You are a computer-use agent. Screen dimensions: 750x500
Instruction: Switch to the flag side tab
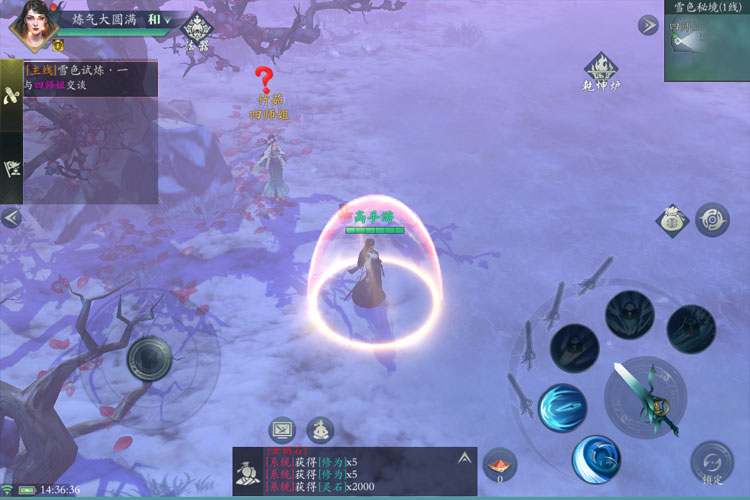[x=12, y=168]
